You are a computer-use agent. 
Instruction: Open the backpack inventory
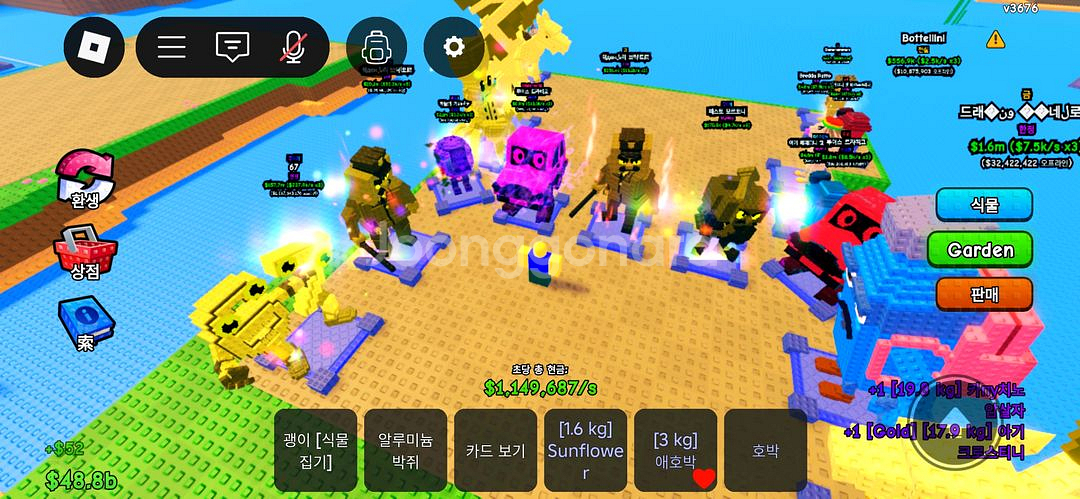point(377,46)
